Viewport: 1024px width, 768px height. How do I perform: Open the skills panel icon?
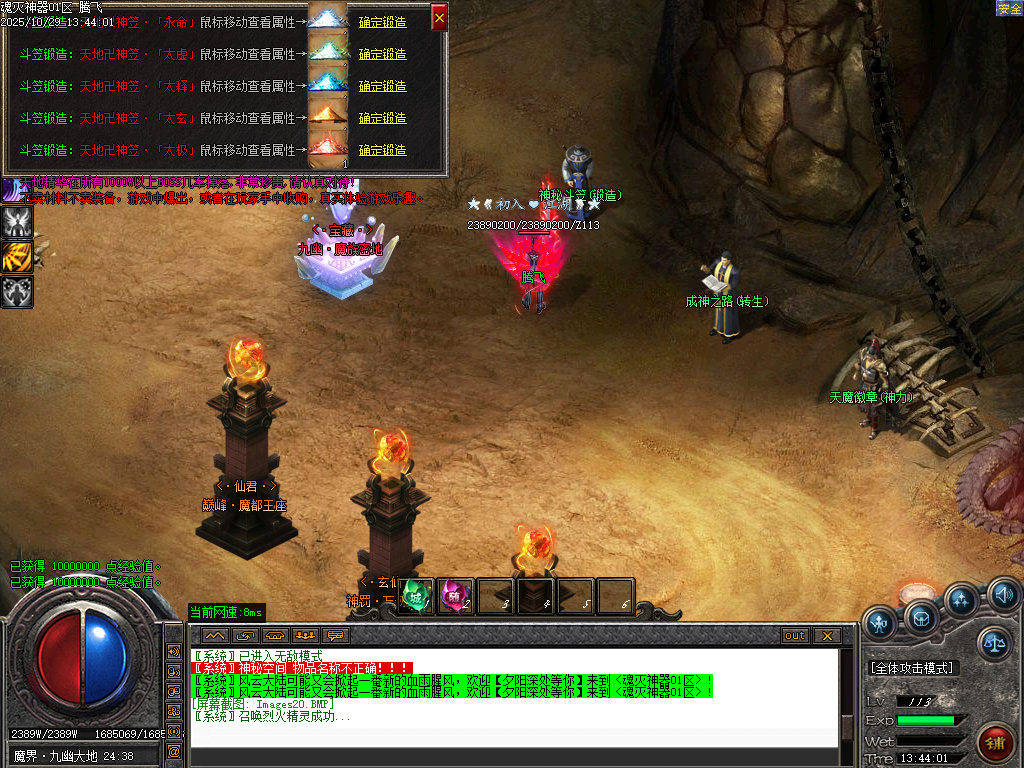[x=962, y=600]
